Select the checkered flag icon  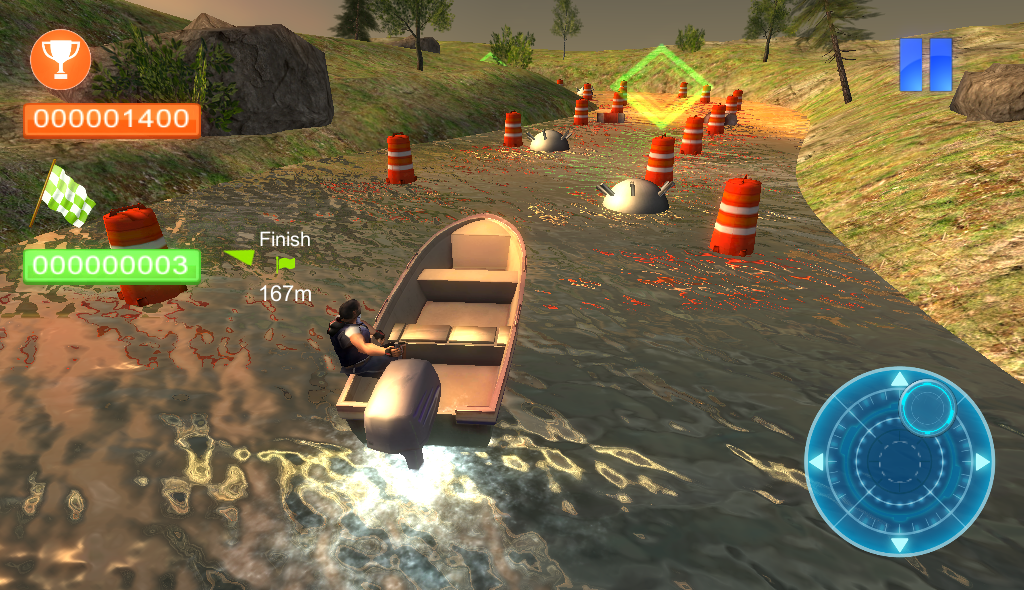[x=66, y=194]
